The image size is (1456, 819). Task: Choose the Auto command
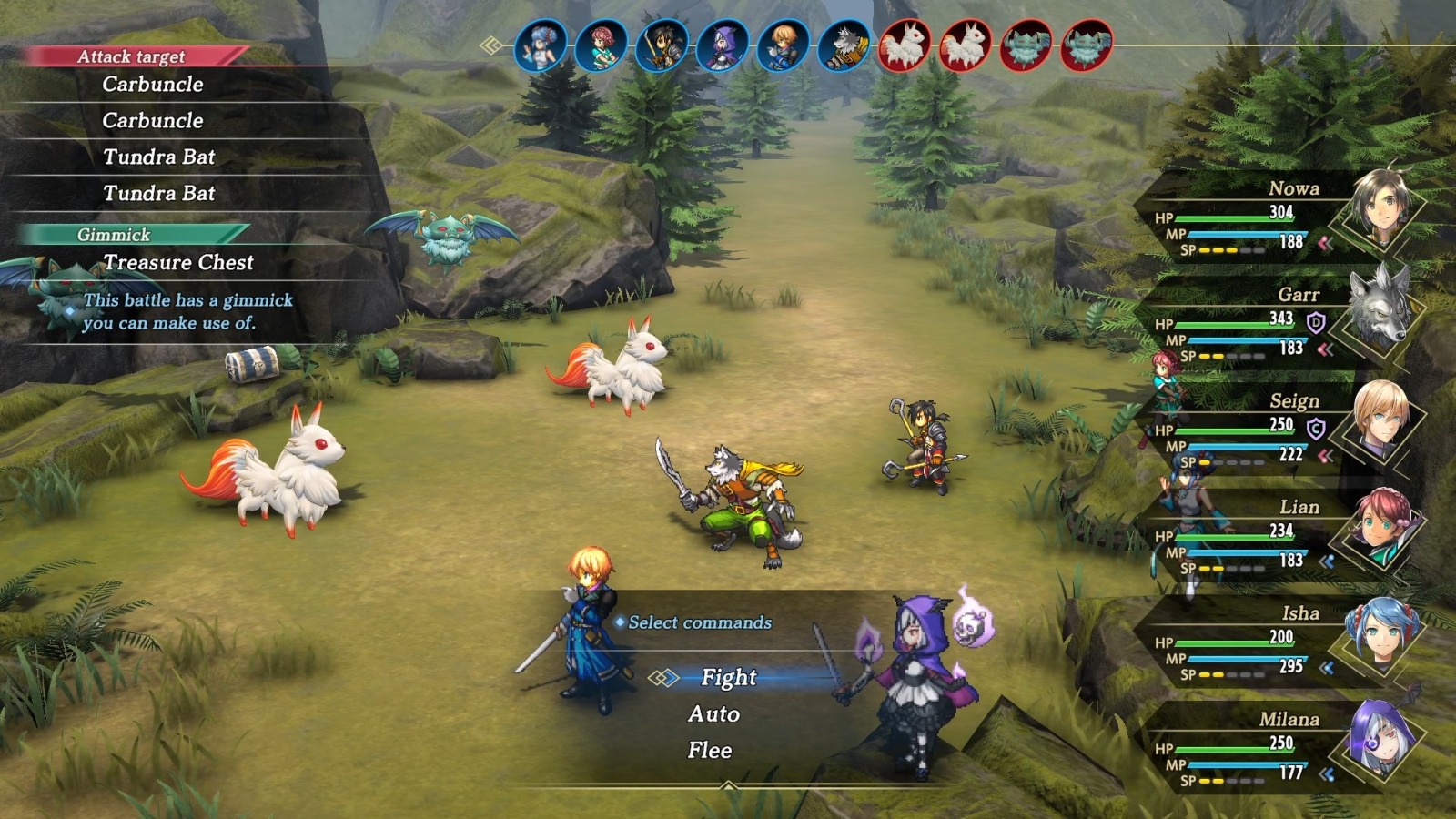[x=714, y=715]
